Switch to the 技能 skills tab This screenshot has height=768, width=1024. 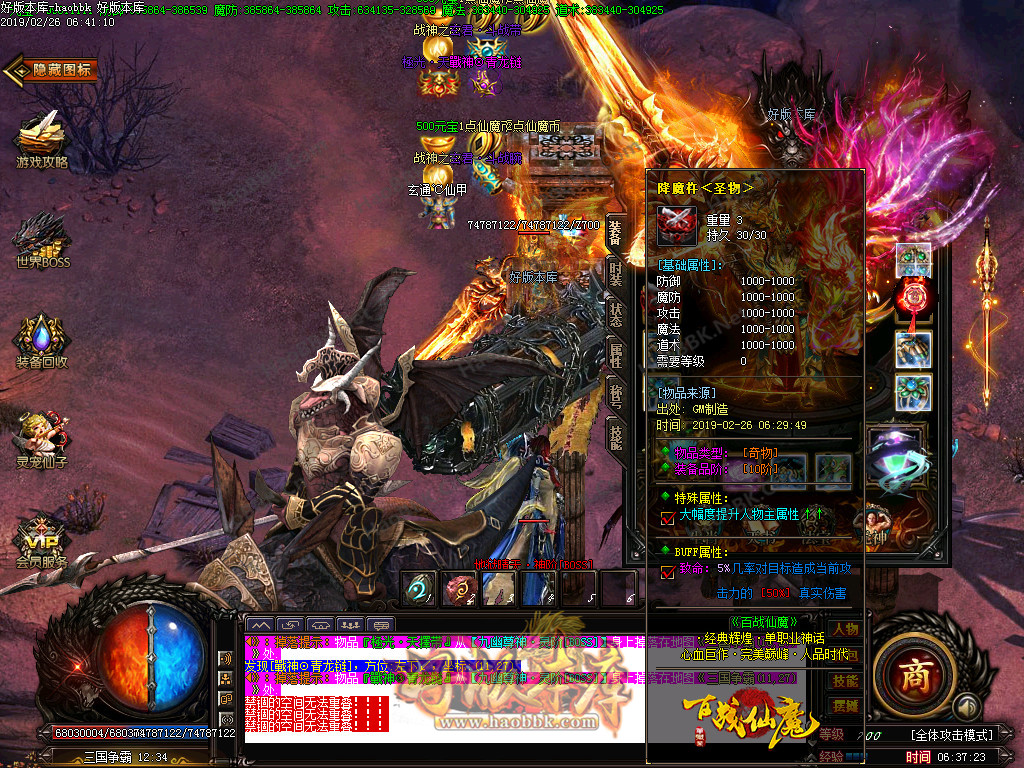click(x=615, y=436)
